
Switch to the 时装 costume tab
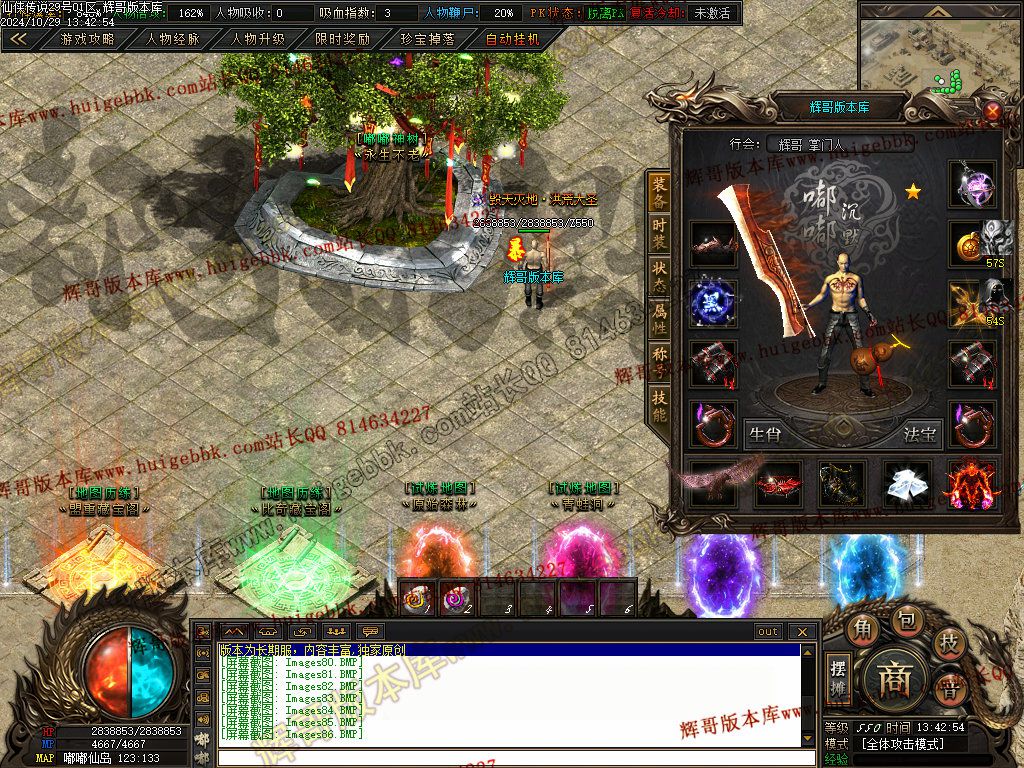(659, 234)
